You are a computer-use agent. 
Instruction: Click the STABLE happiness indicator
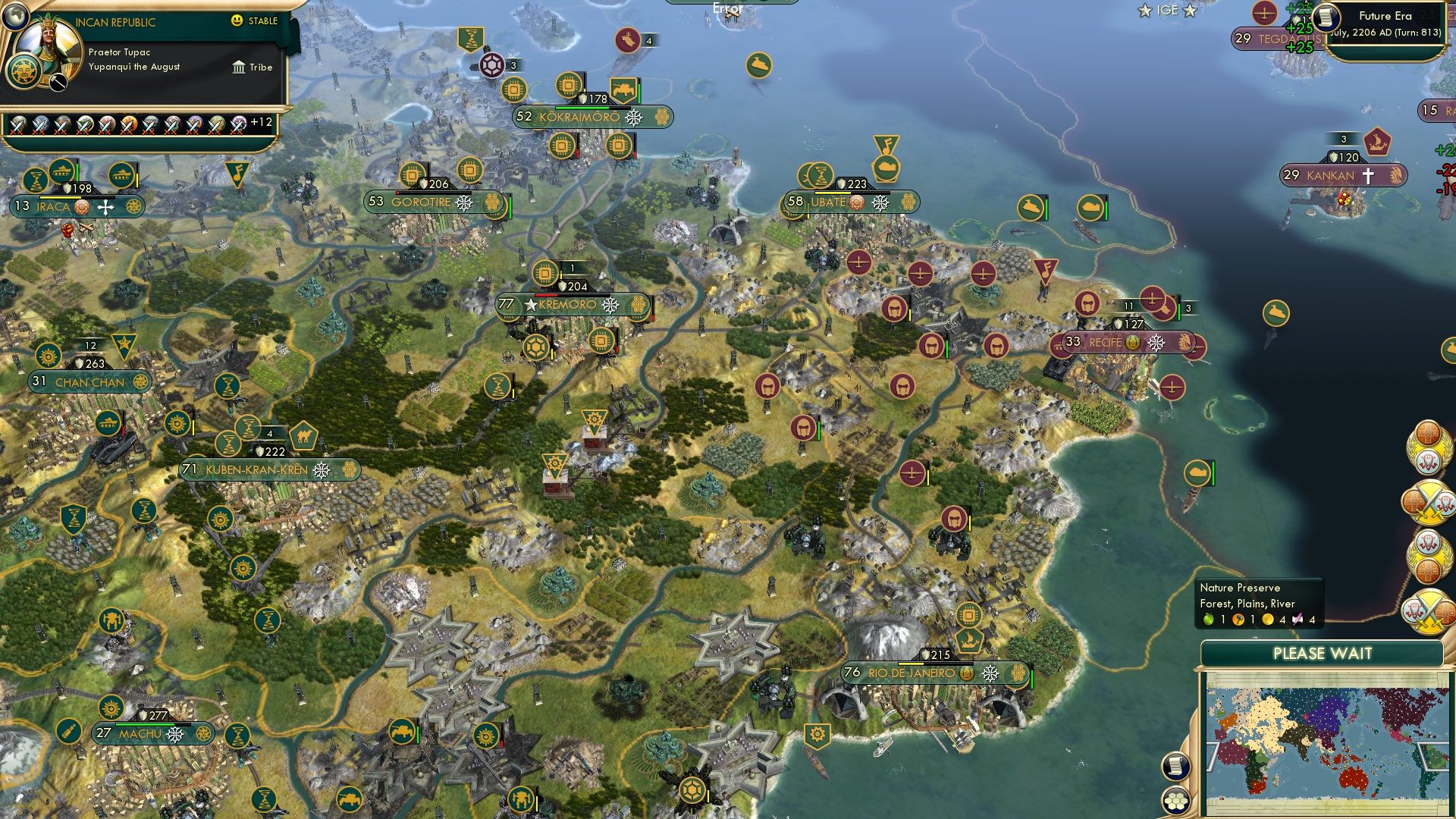point(250,21)
